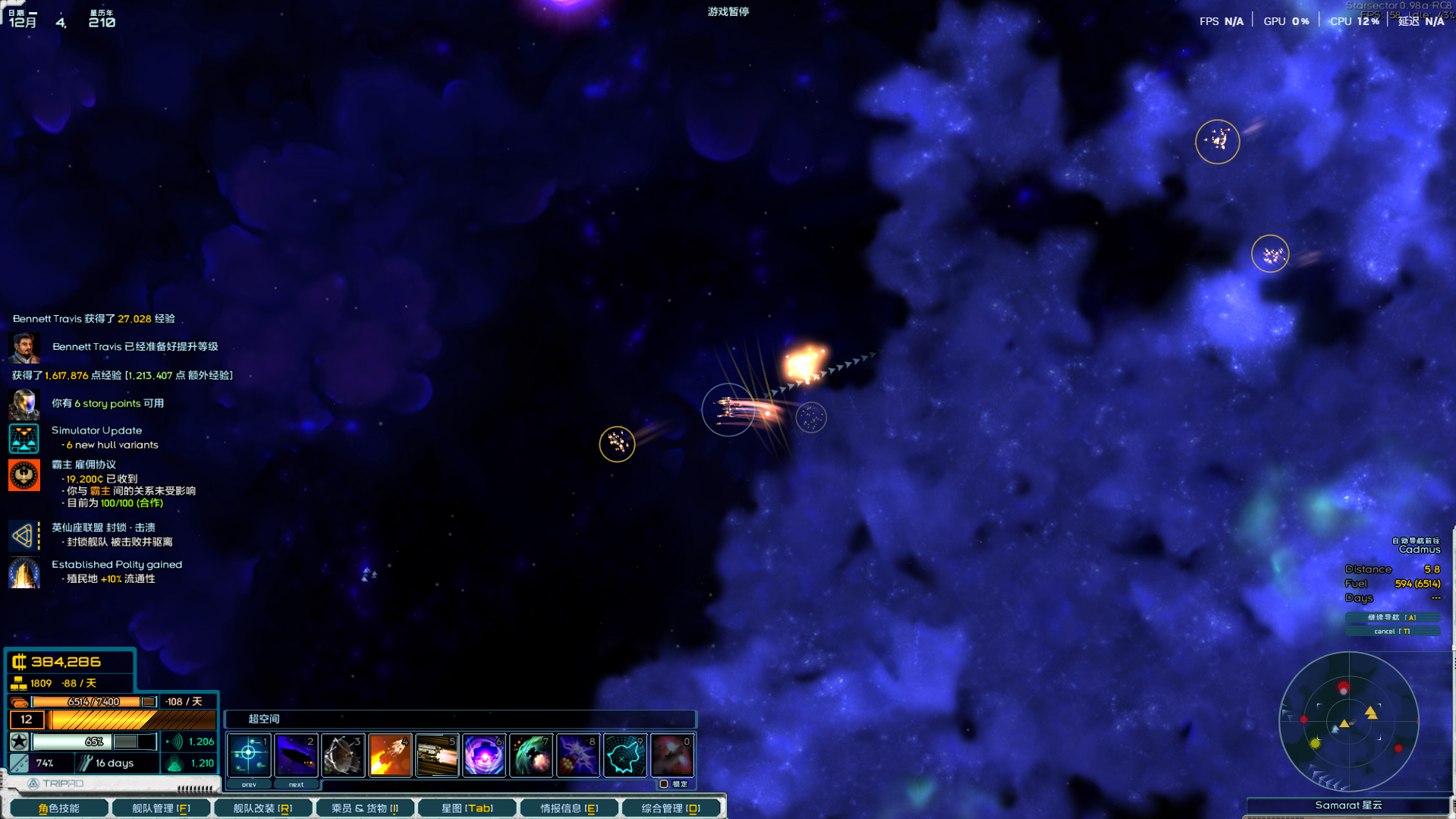
Task: Open the 情报信息 intel screen
Action: (569, 808)
